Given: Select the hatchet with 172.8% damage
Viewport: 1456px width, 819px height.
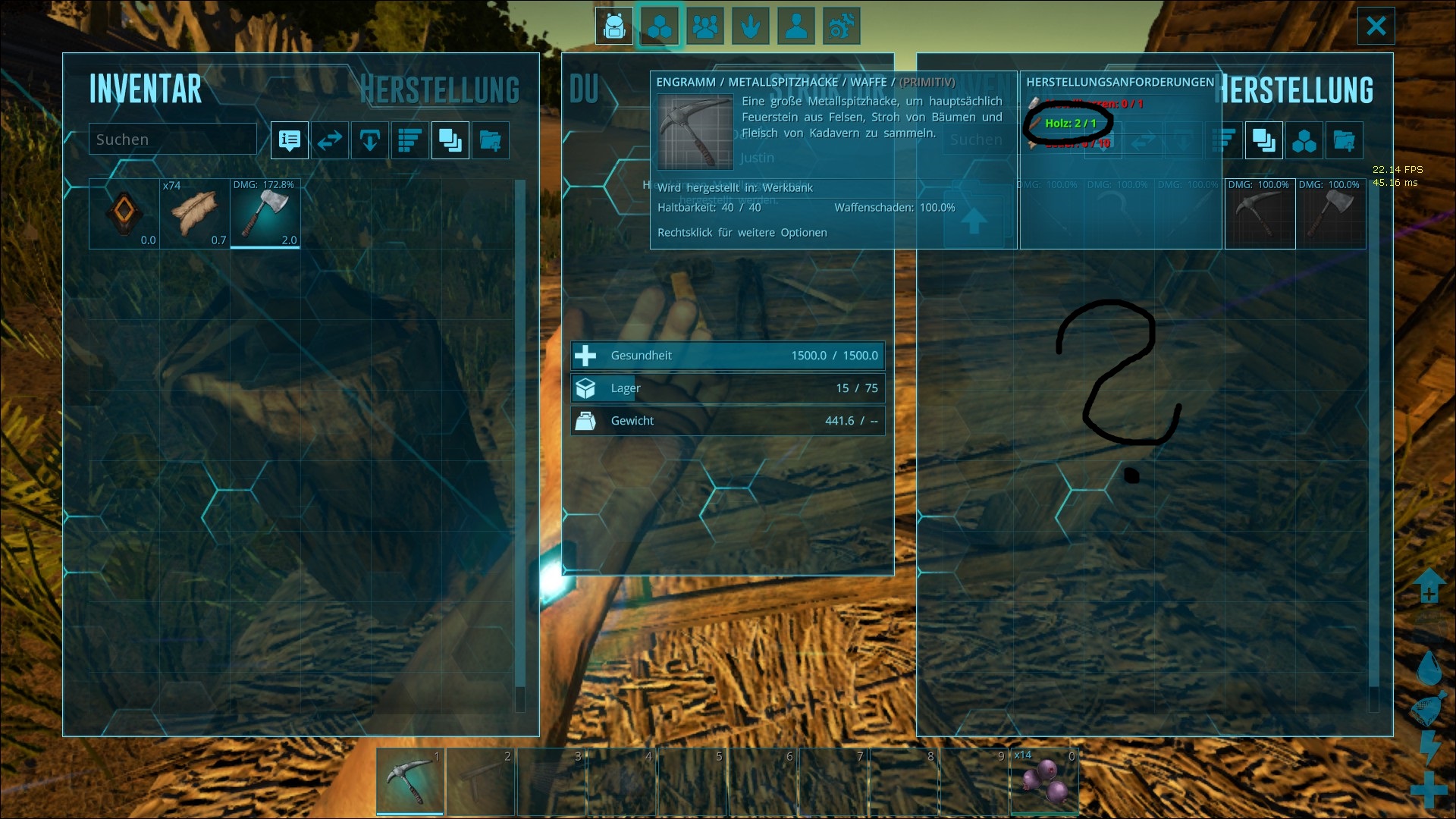Looking at the screenshot, I should click(265, 213).
